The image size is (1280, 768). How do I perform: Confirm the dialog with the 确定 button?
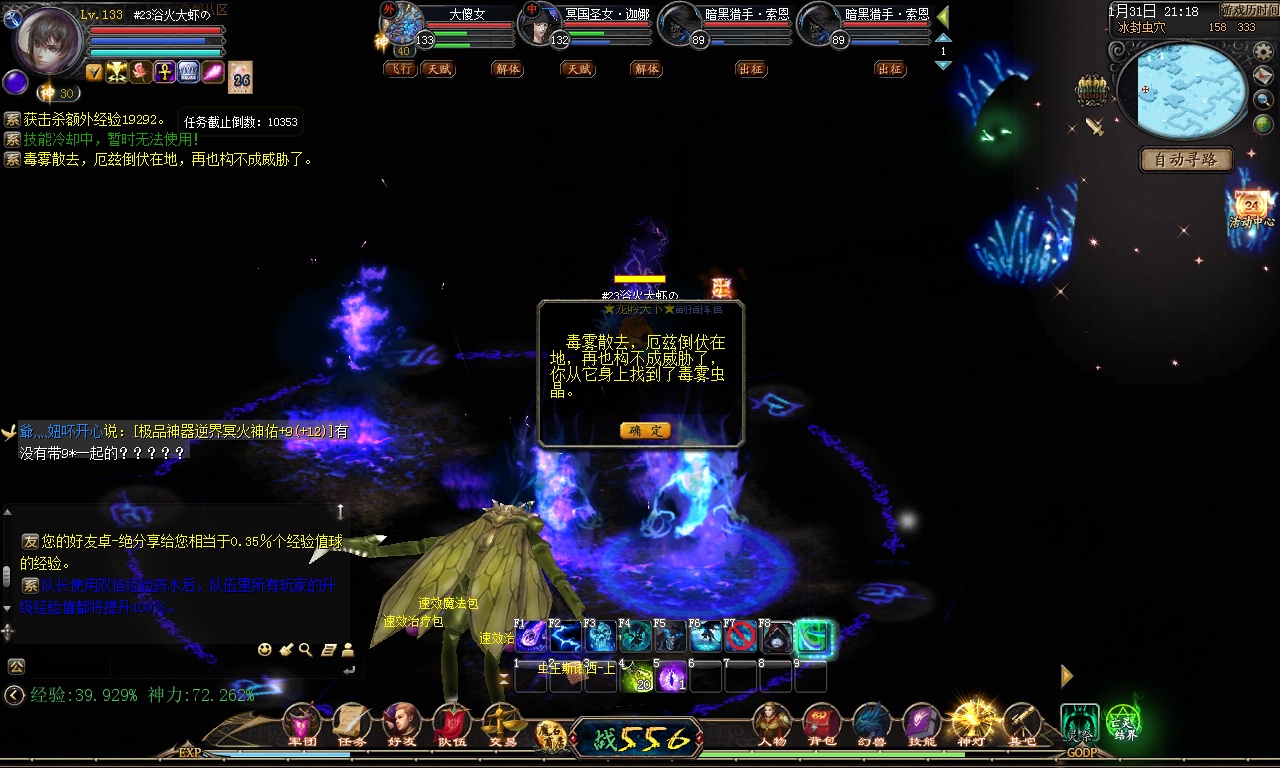click(x=644, y=430)
